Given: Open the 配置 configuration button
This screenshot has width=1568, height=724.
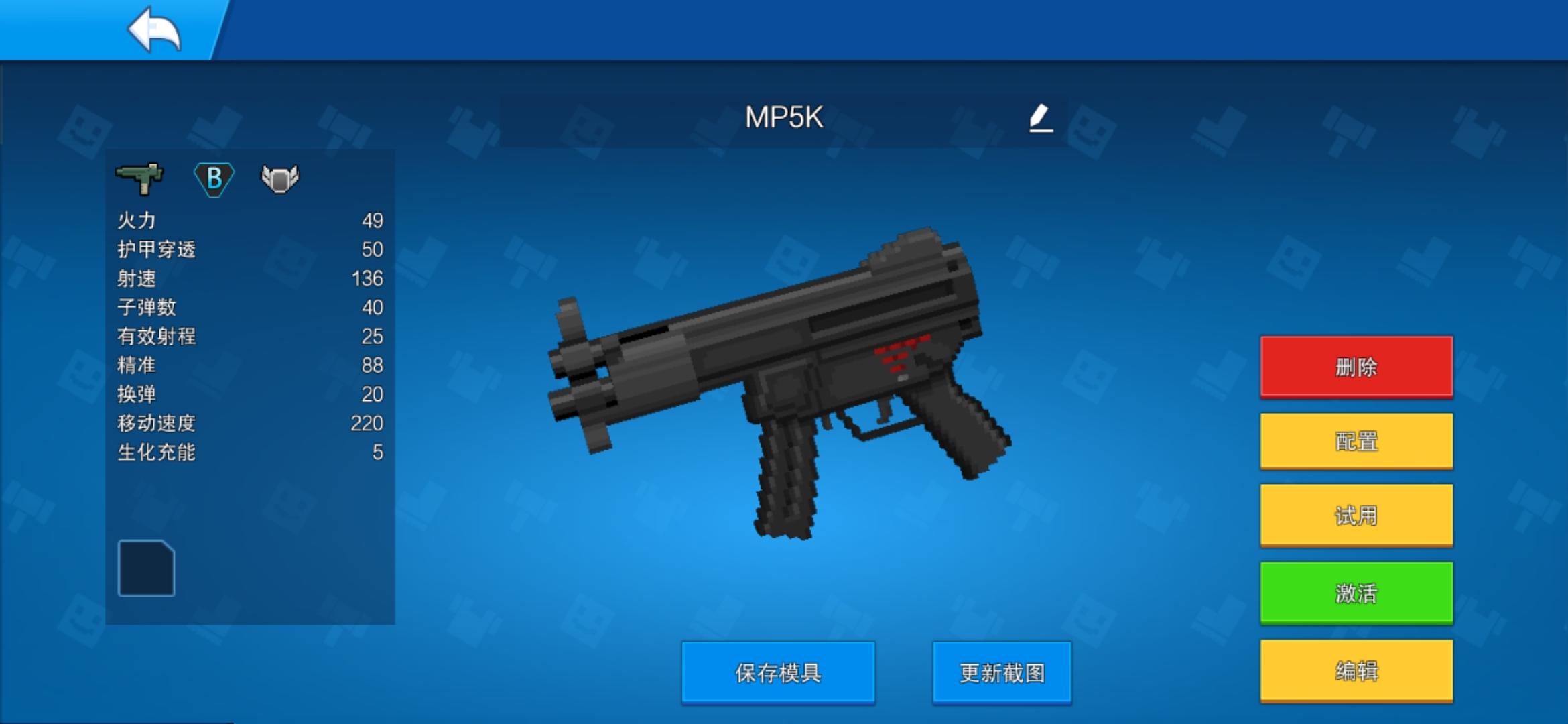Looking at the screenshot, I should [1355, 440].
